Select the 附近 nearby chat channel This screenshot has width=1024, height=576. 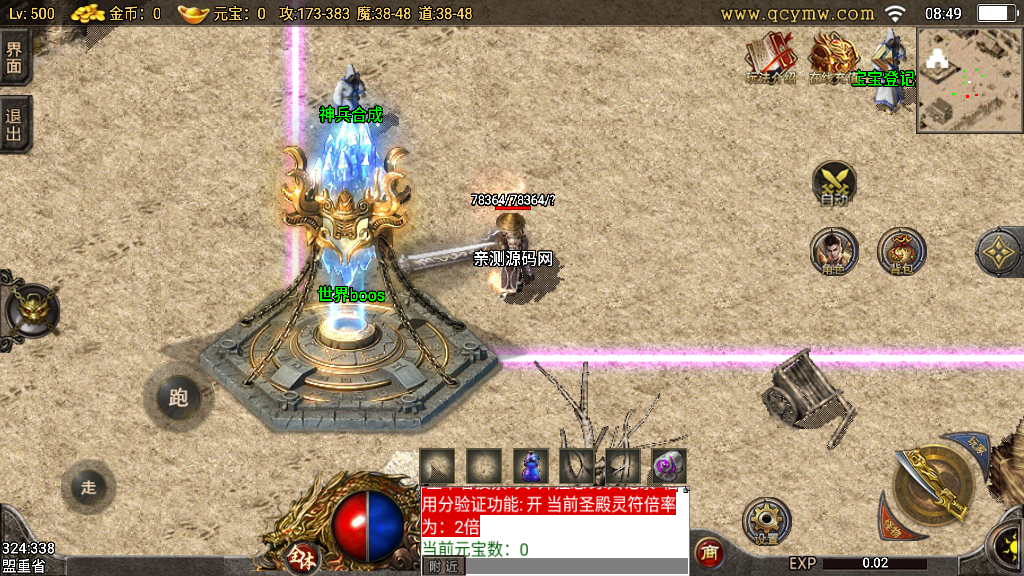443,566
